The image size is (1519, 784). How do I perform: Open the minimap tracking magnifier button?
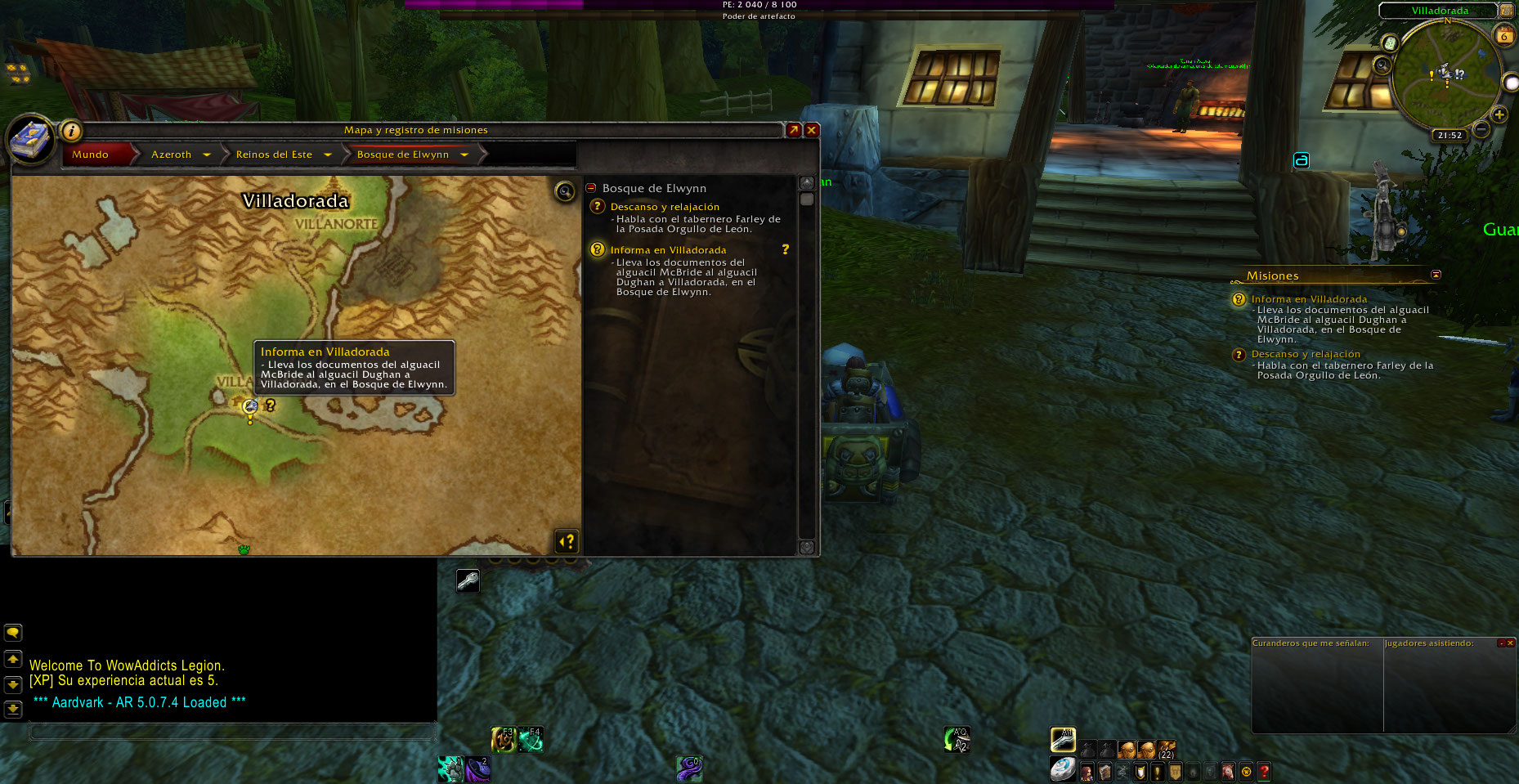1382,65
